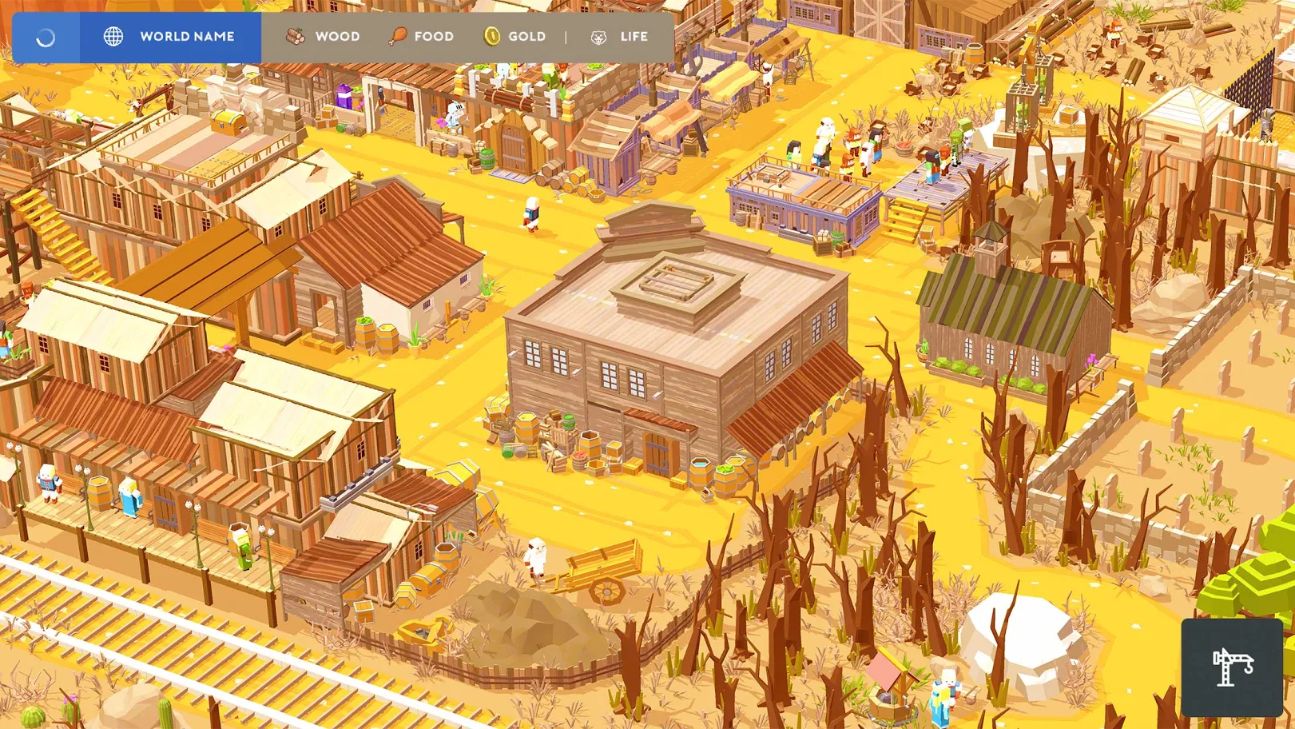Select the wolf icon next to Life
Screen dimensions: 1295x729
[597, 36]
